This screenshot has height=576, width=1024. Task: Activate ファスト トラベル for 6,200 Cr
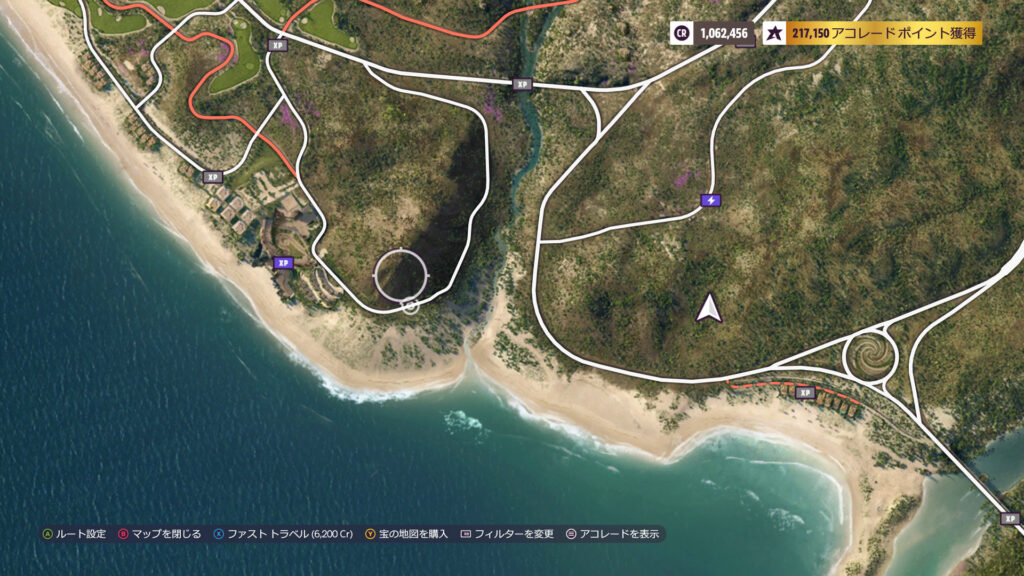[282, 534]
